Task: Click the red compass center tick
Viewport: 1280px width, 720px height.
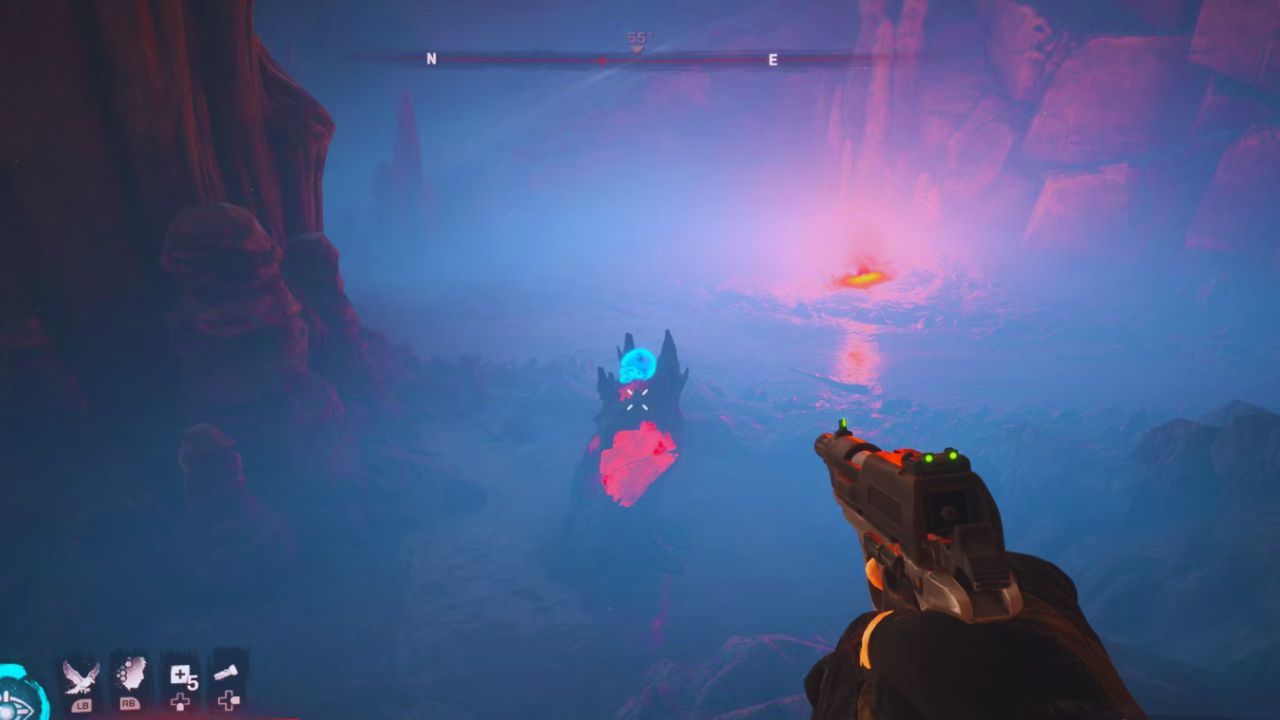Action: (x=602, y=60)
